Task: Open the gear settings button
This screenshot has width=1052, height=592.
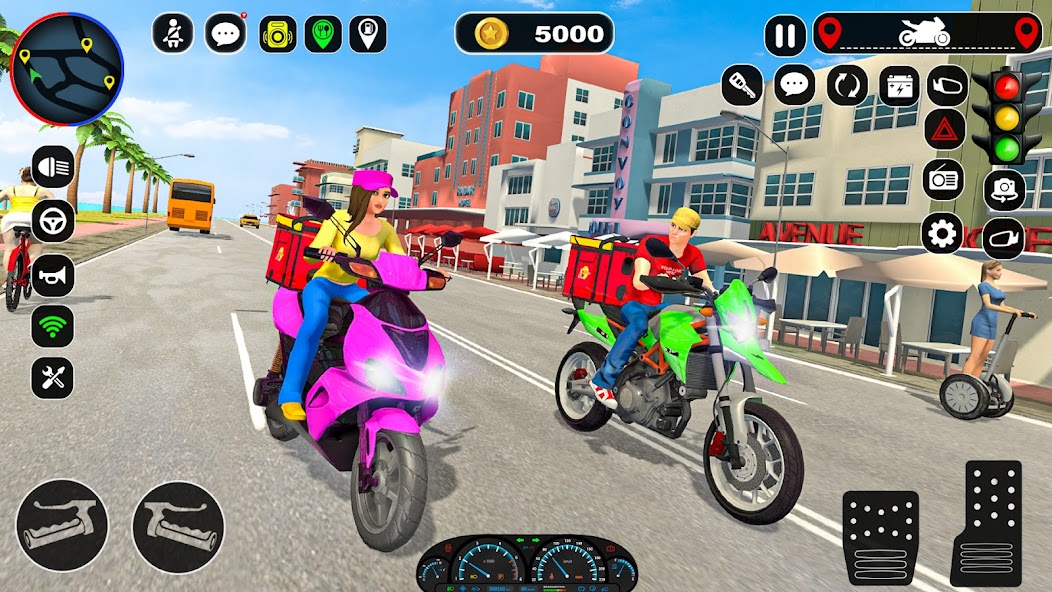Action: 942,234
